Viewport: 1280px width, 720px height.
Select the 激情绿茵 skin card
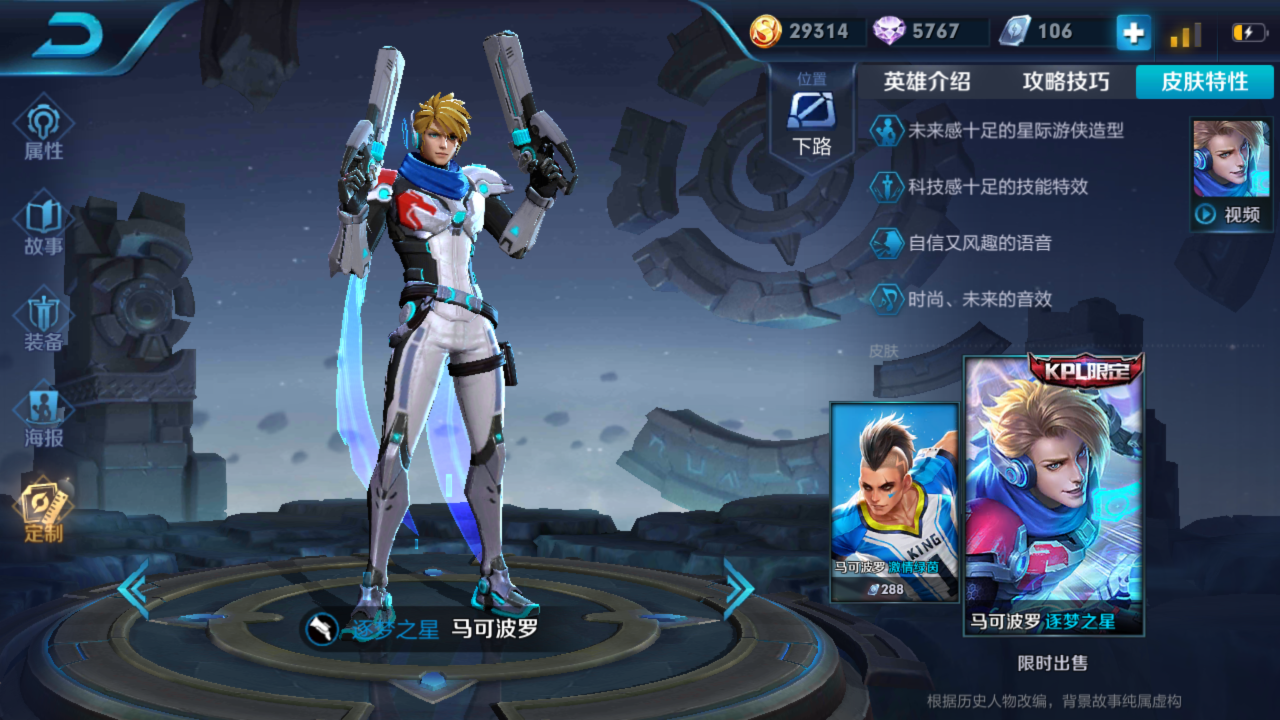[894, 500]
